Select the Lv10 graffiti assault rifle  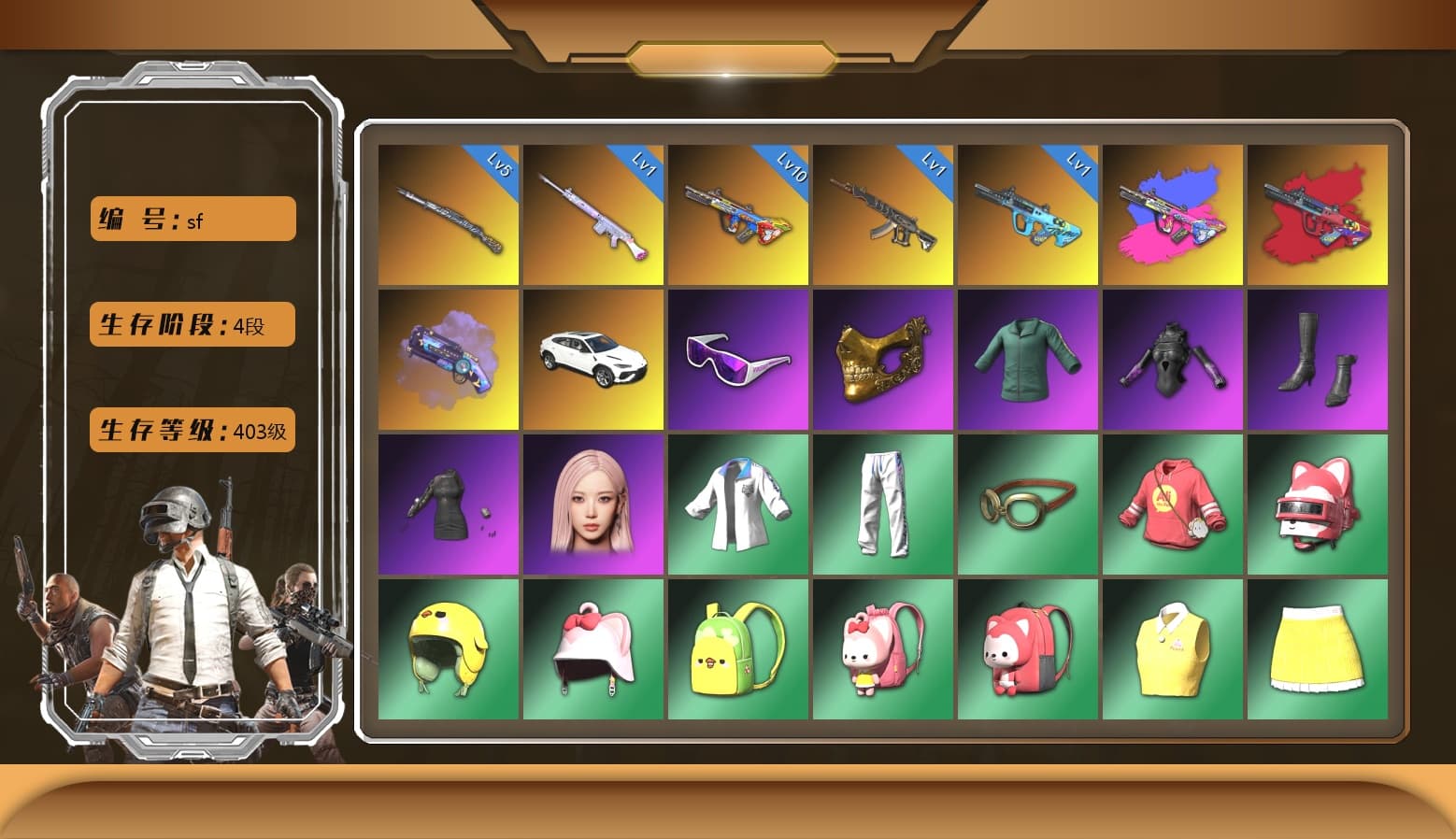(x=737, y=215)
